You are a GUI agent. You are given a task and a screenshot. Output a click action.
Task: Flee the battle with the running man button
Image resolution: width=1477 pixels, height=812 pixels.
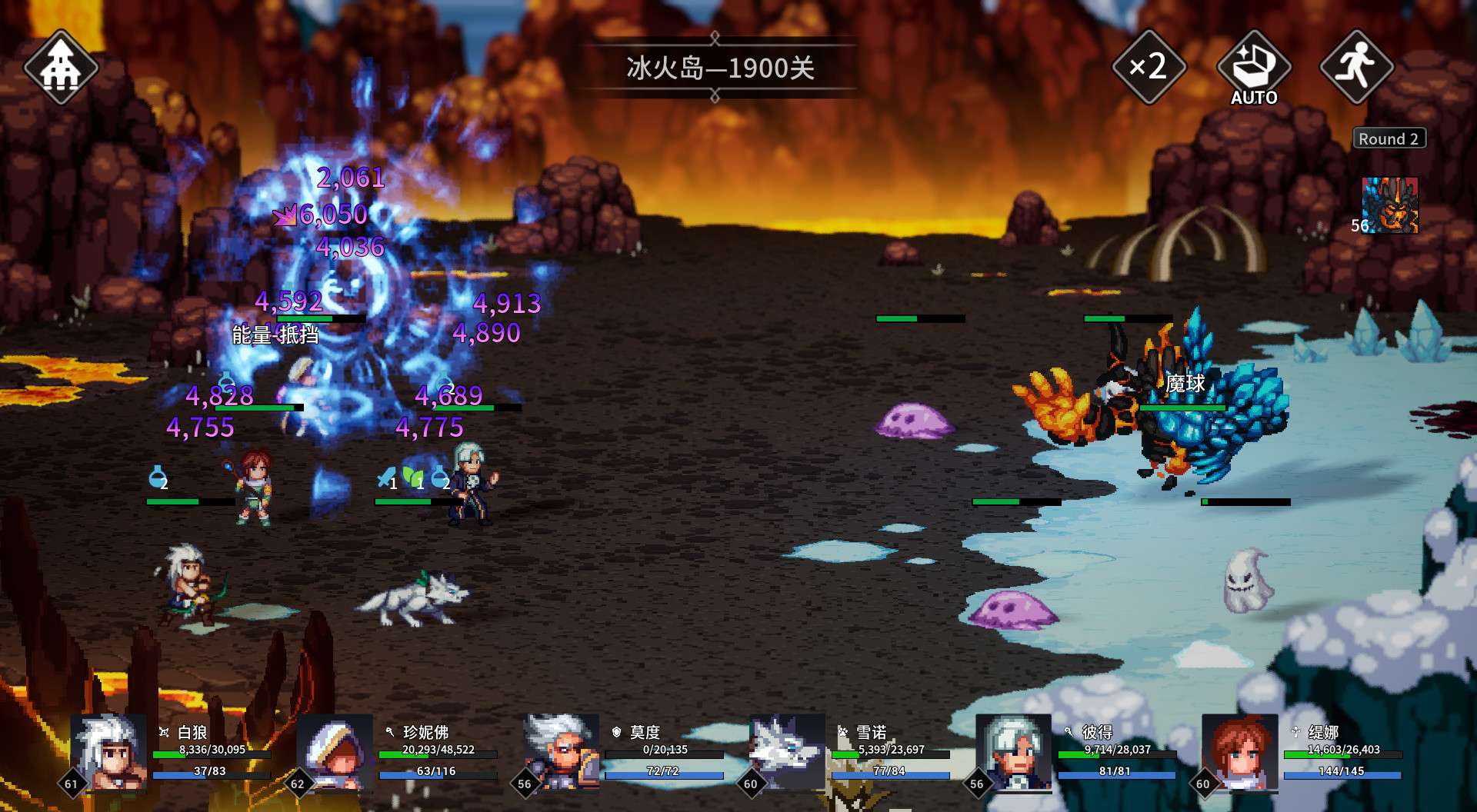pos(1356,67)
